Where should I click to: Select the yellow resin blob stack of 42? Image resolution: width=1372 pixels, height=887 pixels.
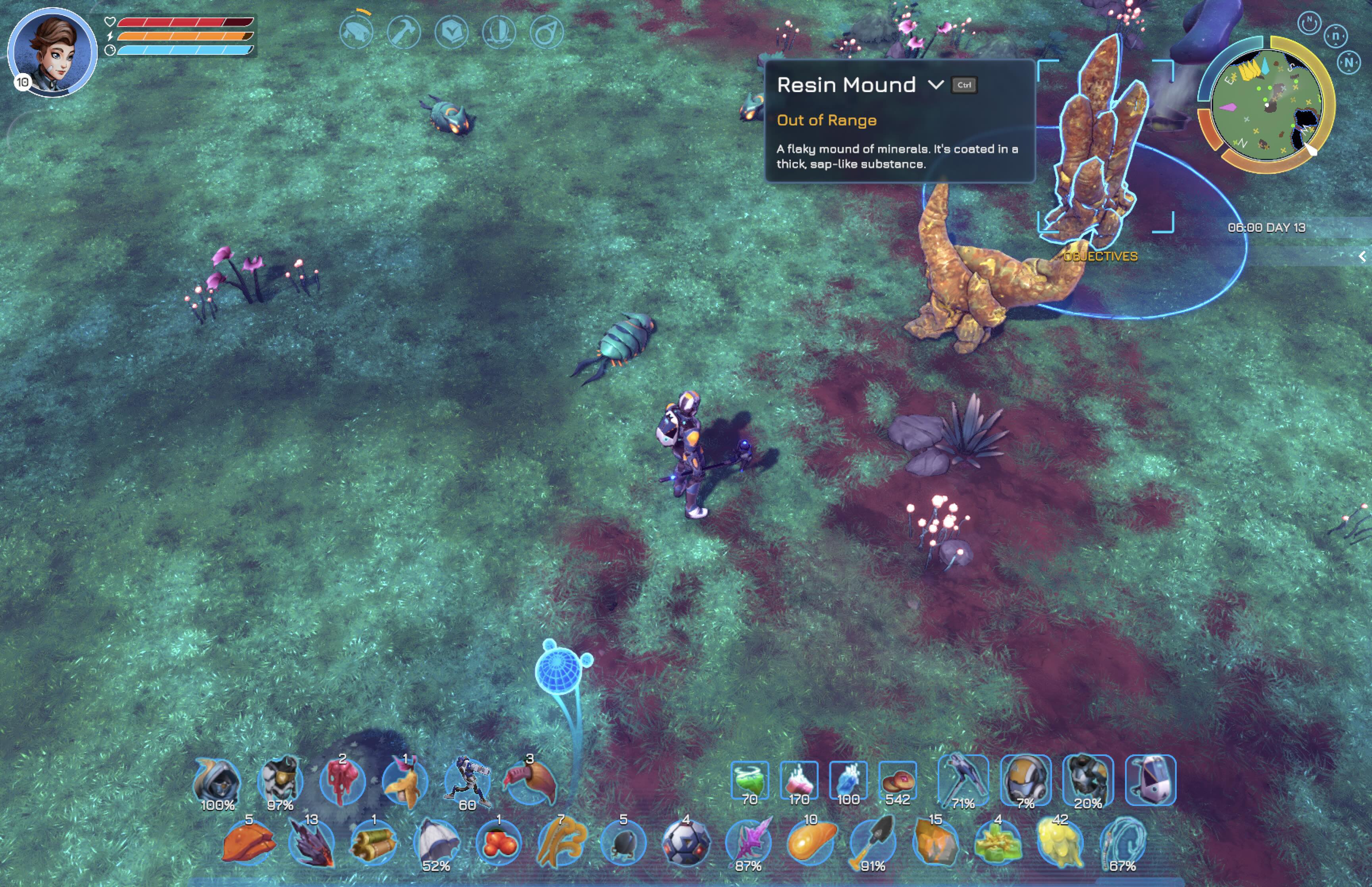1060,843
